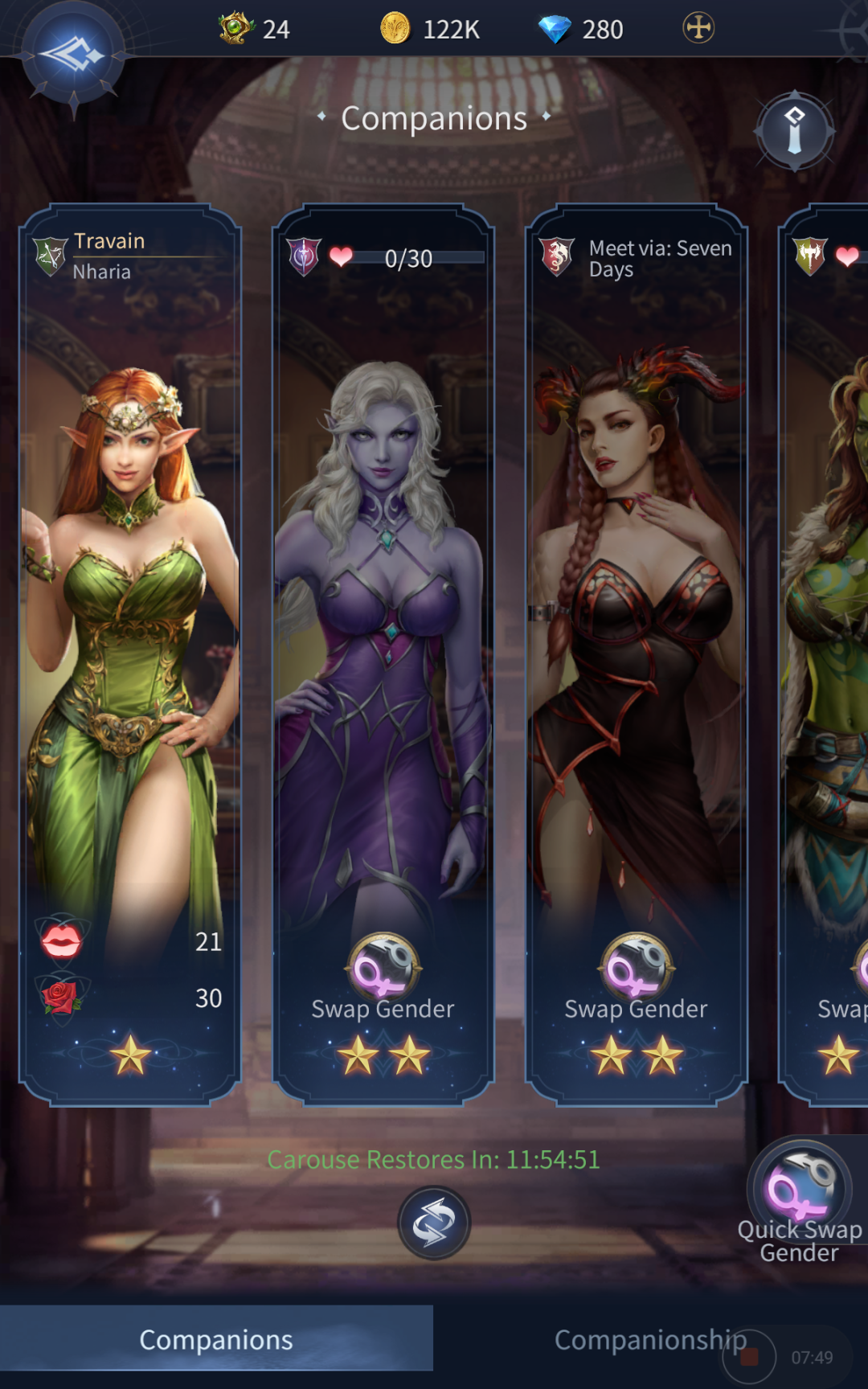Stop the screen recording overlay
The height and width of the screenshot is (1389, 868).
[749, 1357]
